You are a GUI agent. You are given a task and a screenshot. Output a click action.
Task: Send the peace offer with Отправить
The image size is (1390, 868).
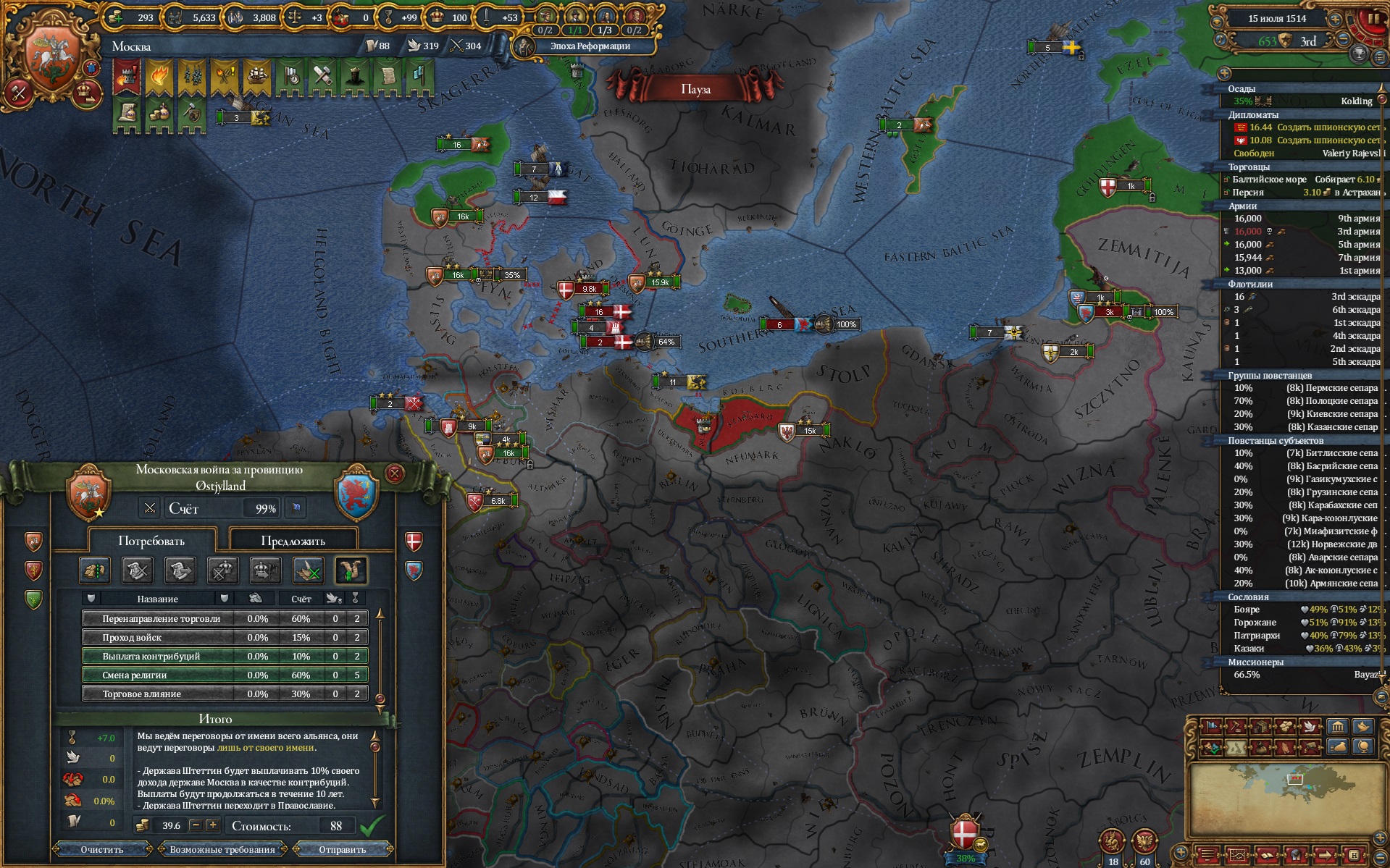[343, 849]
